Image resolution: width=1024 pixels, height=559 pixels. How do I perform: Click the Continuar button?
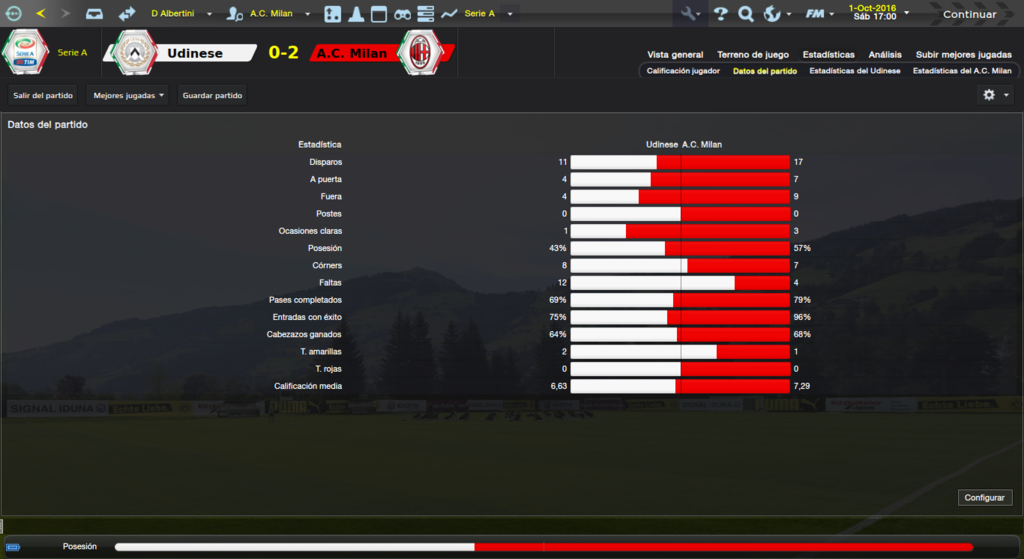pyautogui.click(x=969, y=14)
